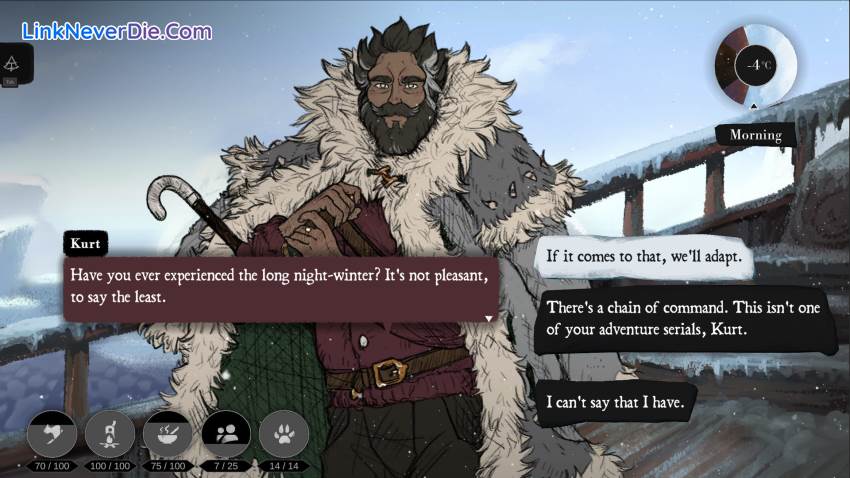Check the food bowl supply icon

point(167,434)
